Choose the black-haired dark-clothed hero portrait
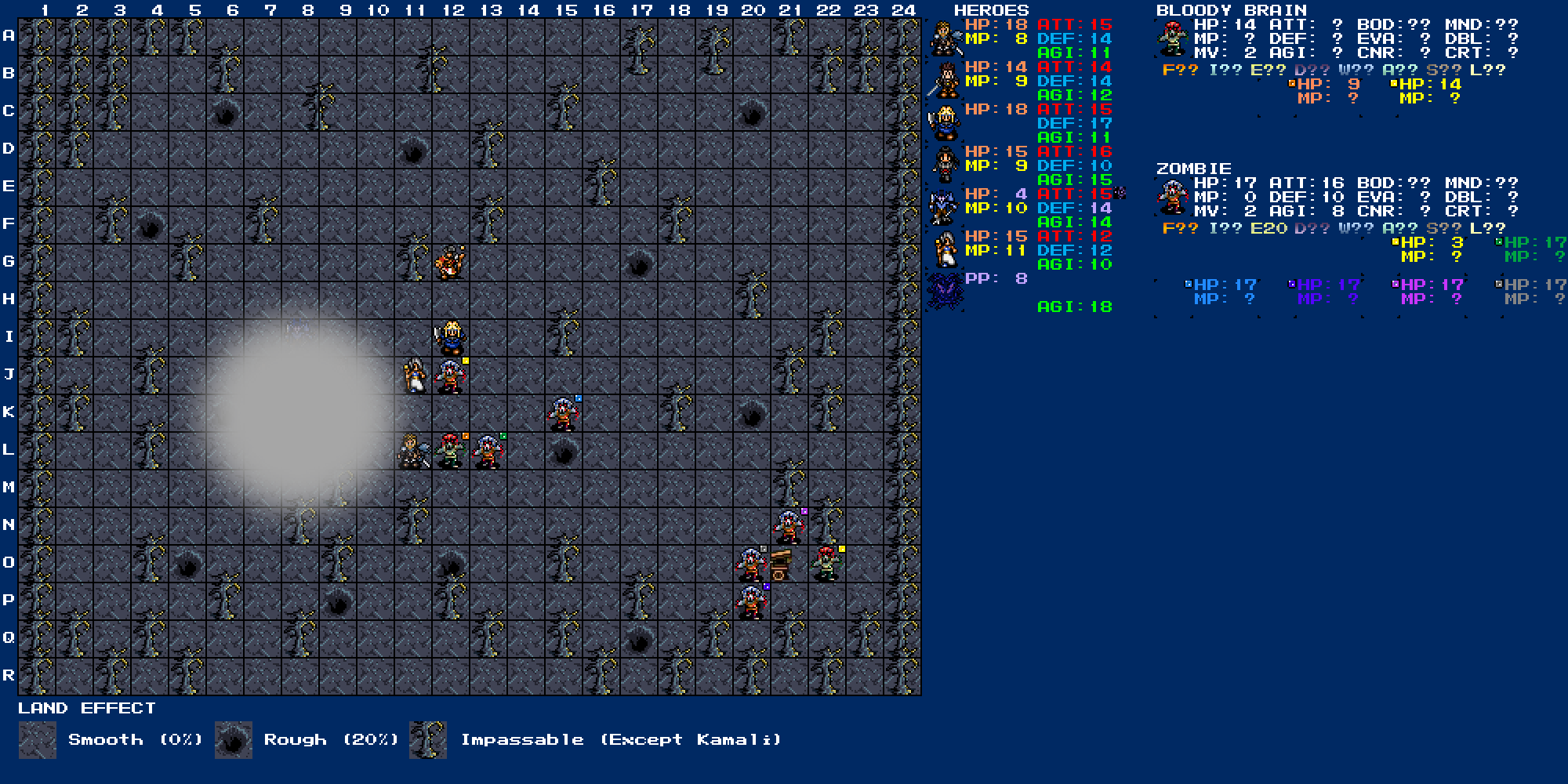The image size is (1568, 784). coord(944,165)
